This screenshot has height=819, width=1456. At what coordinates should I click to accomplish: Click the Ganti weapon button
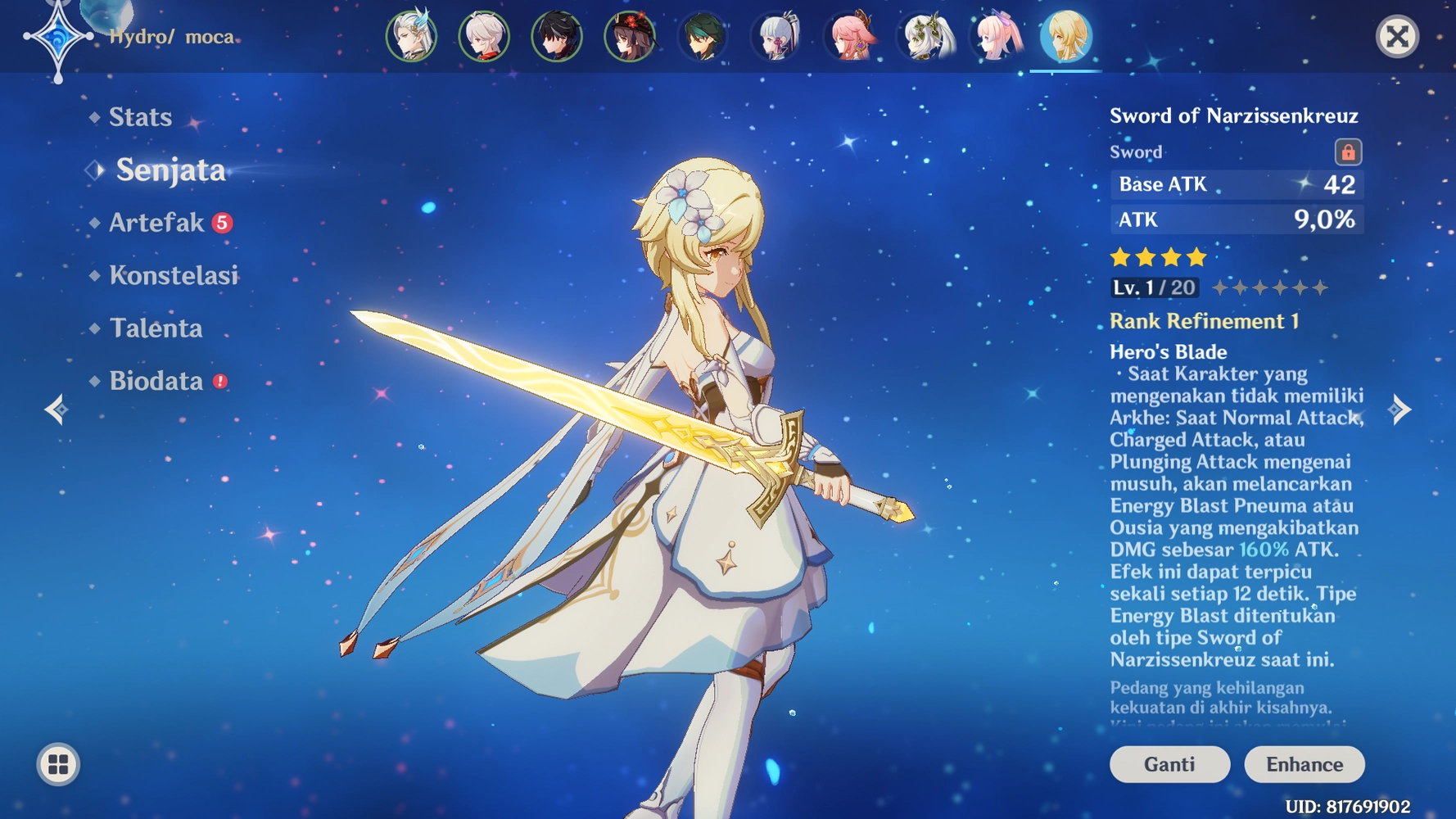click(1169, 764)
